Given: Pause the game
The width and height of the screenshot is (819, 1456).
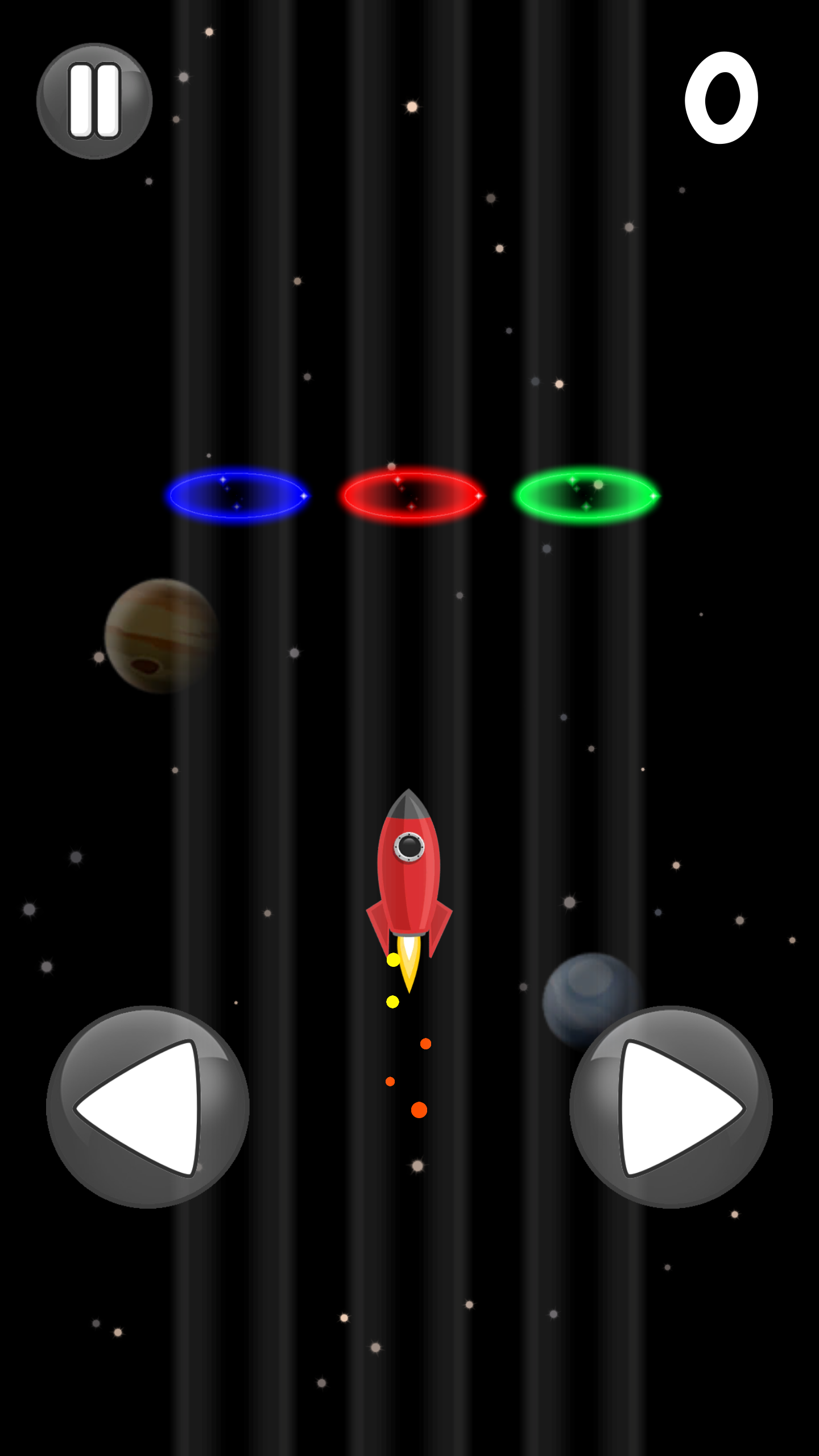Looking at the screenshot, I should point(94,101).
